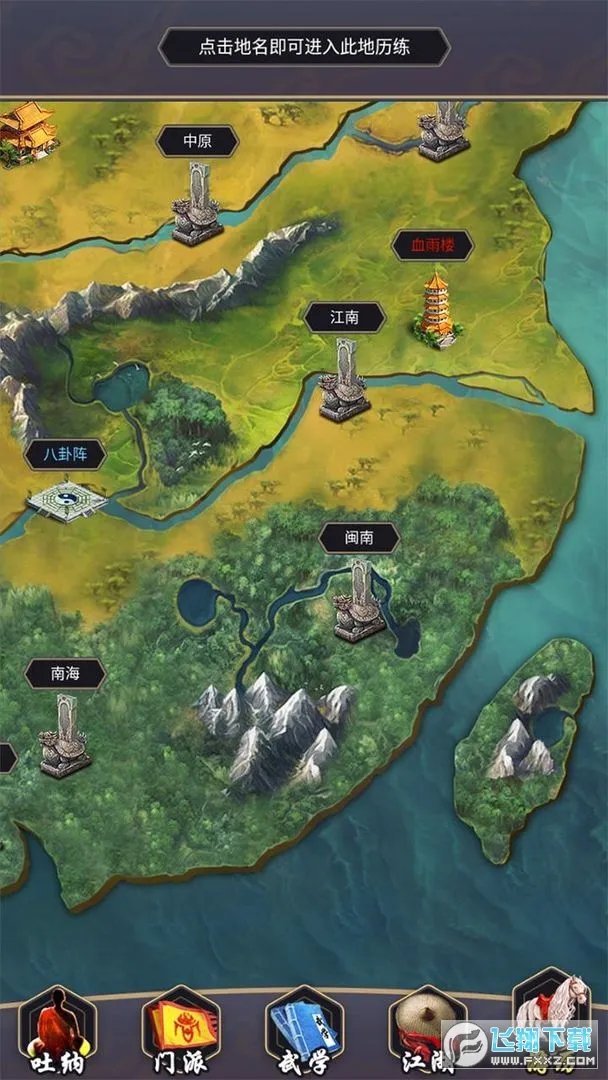Switch to the 江湖 straw hat tab
Screen dimensions: 608x1080
pyautogui.click(x=424, y=1030)
